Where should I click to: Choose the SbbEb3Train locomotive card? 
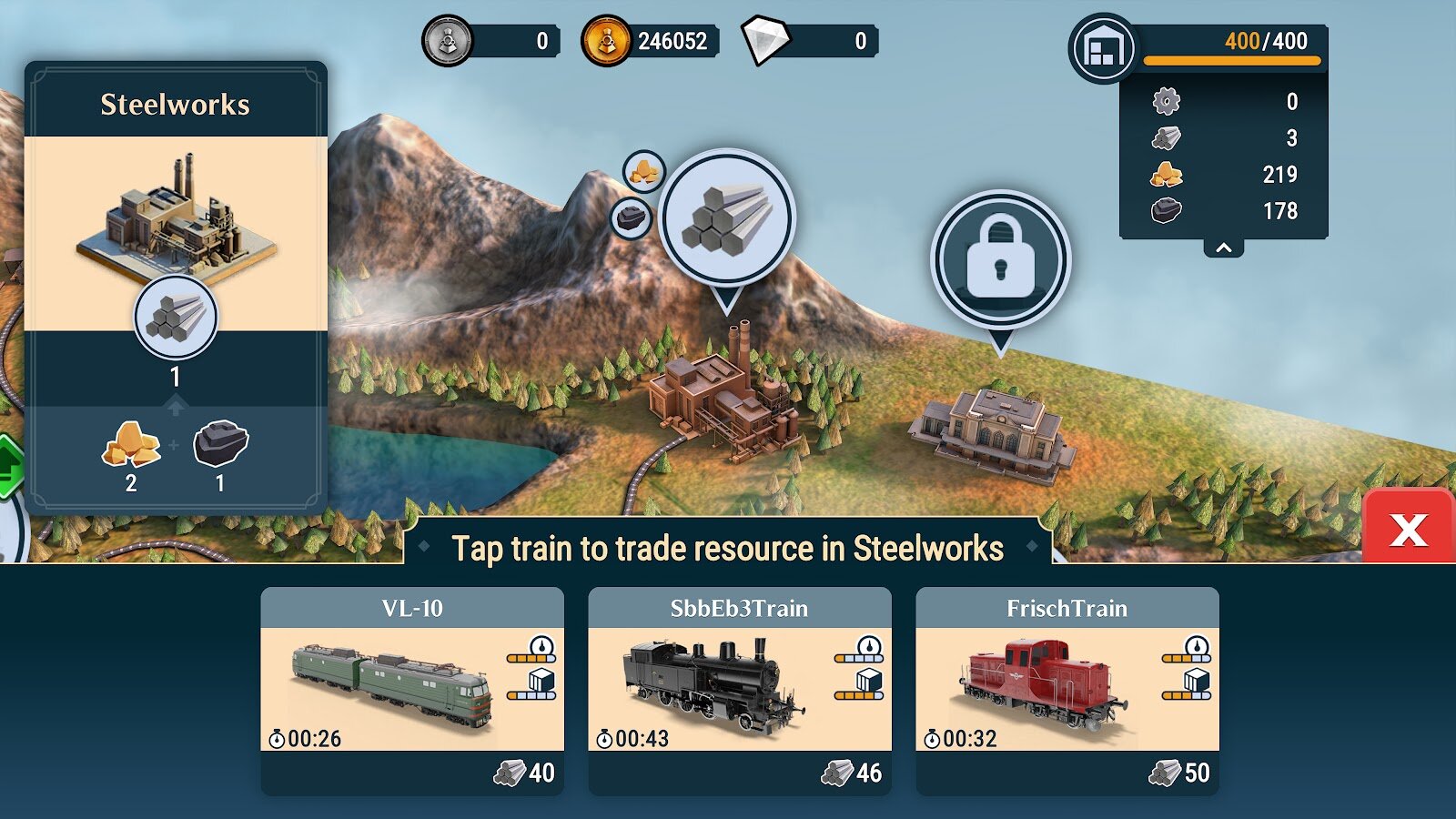[x=739, y=690]
